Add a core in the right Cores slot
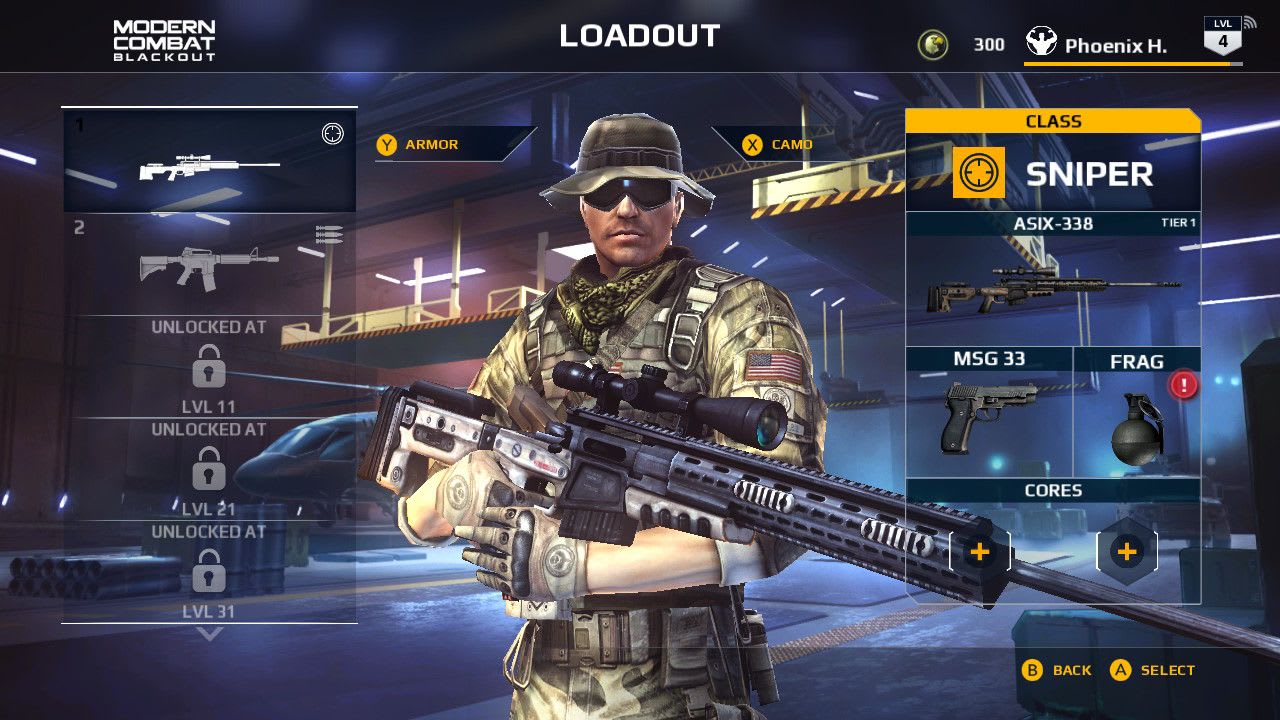 (x=1128, y=550)
